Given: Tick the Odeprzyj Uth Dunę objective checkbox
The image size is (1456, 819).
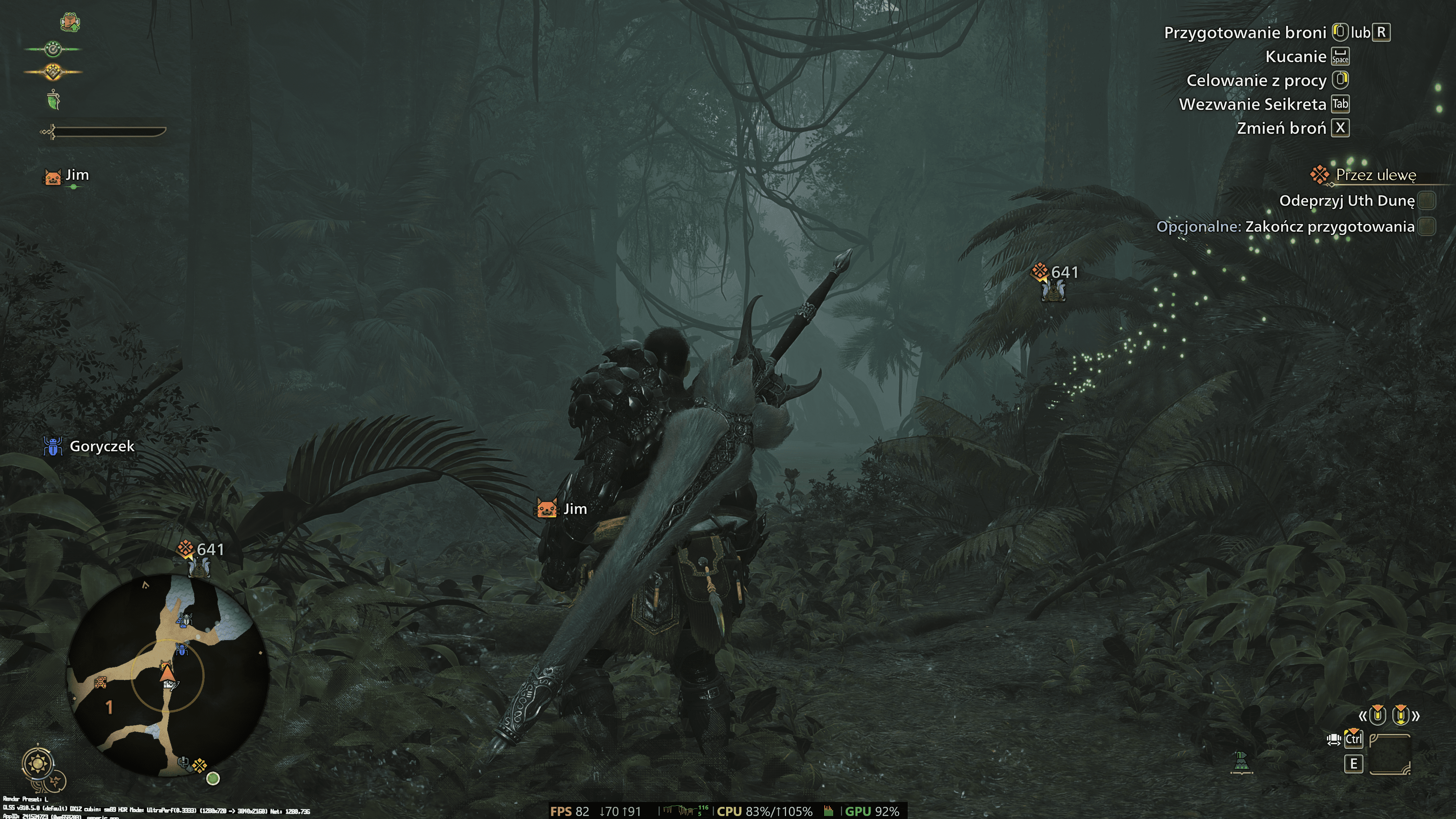Looking at the screenshot, I should point(1426,201).
